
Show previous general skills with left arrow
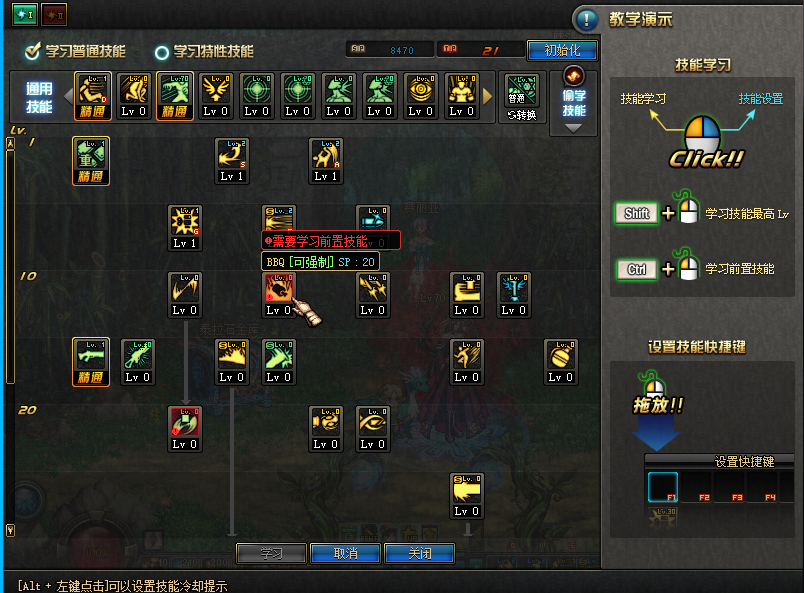click(x=69, y=96)
